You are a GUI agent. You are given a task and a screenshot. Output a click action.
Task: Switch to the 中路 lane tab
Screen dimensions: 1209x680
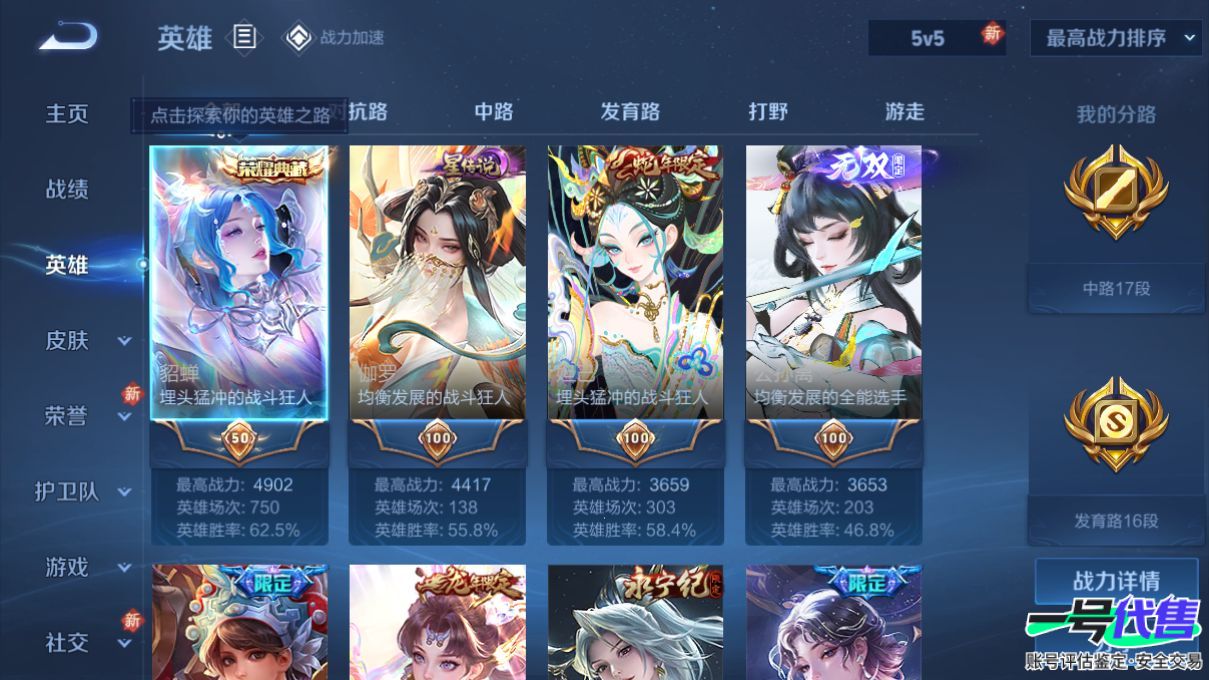click(494, 112)
